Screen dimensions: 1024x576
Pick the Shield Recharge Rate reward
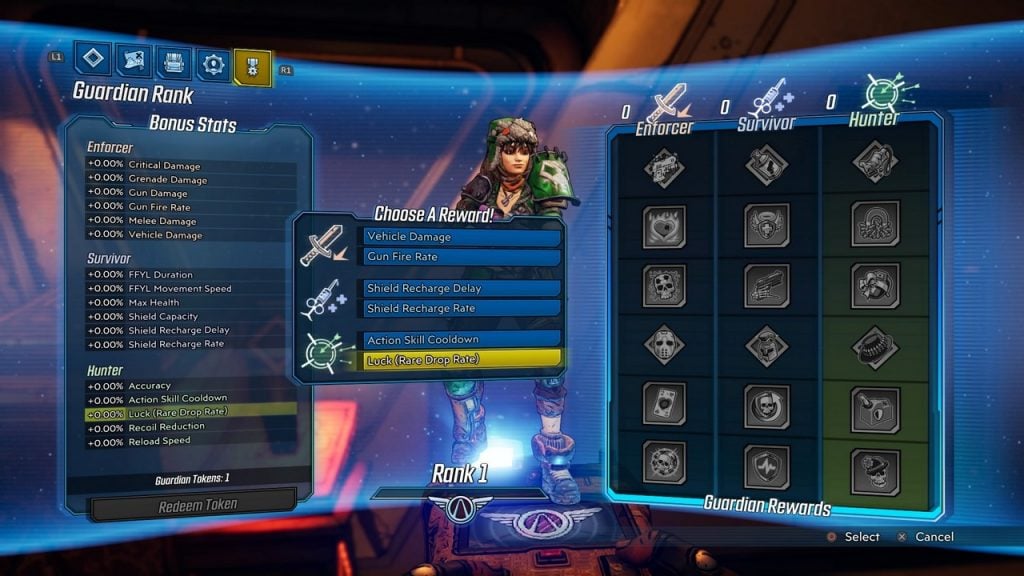tap(461, 308)
